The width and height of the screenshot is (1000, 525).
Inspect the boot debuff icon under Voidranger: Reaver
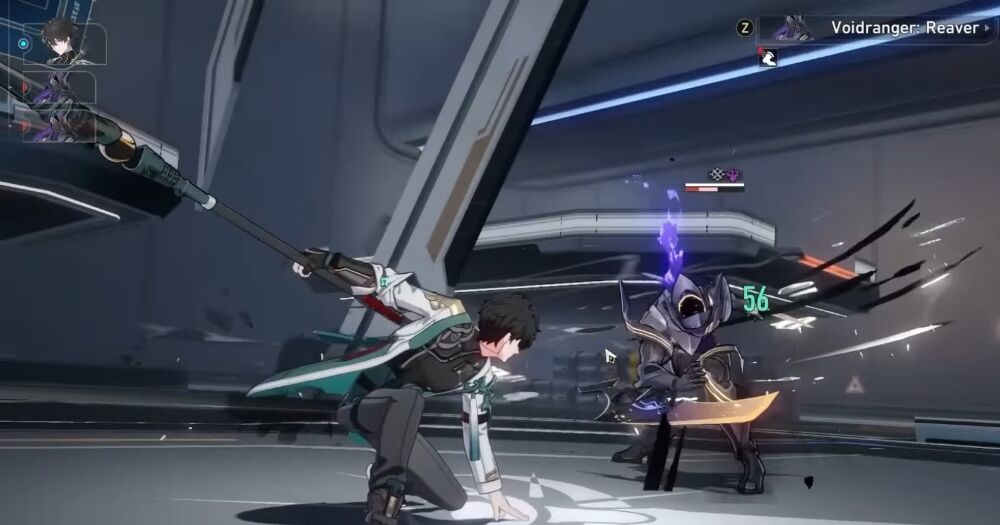point(768,58)
